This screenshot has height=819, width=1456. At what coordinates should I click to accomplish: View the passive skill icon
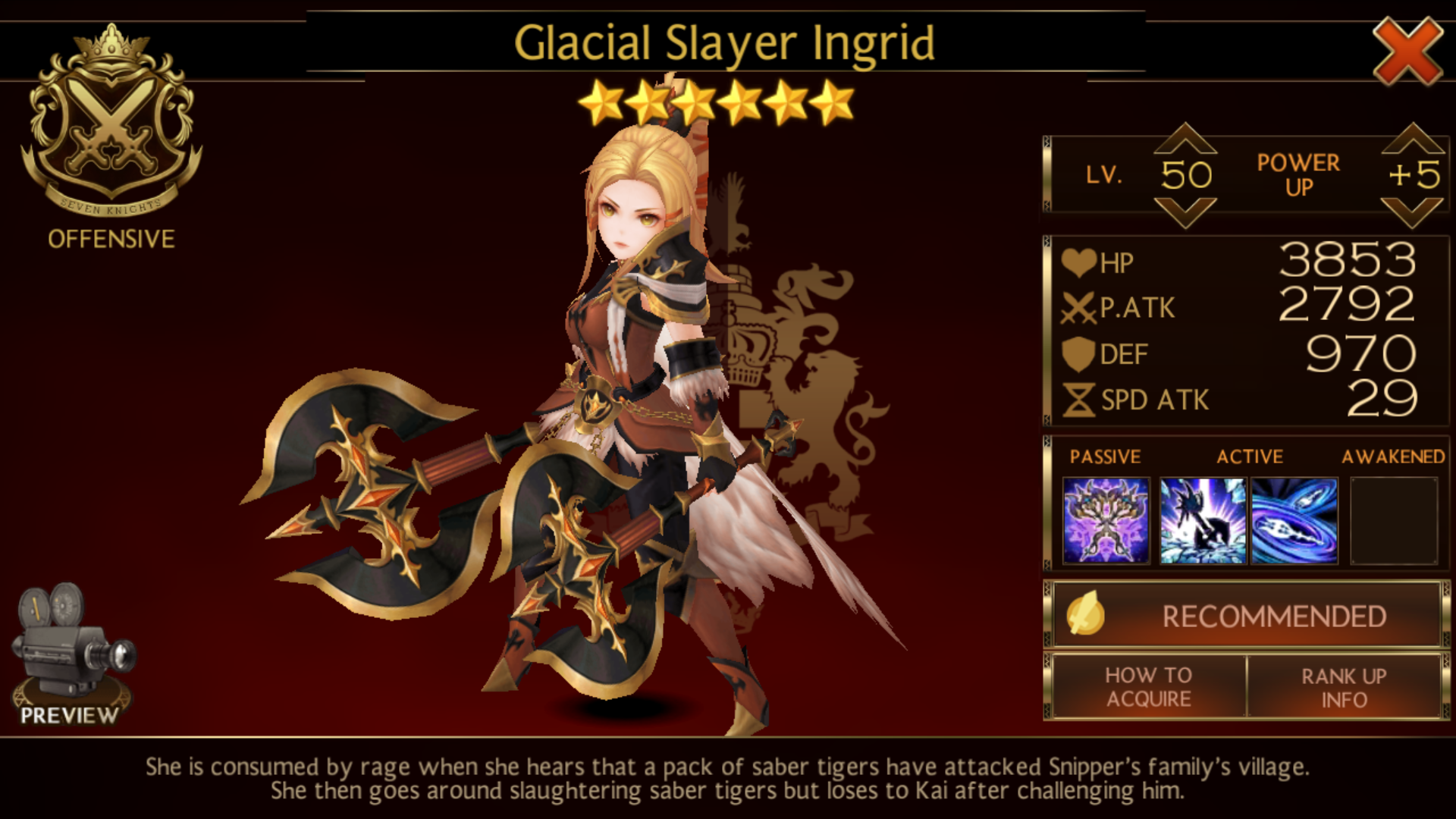[1106, 520]
